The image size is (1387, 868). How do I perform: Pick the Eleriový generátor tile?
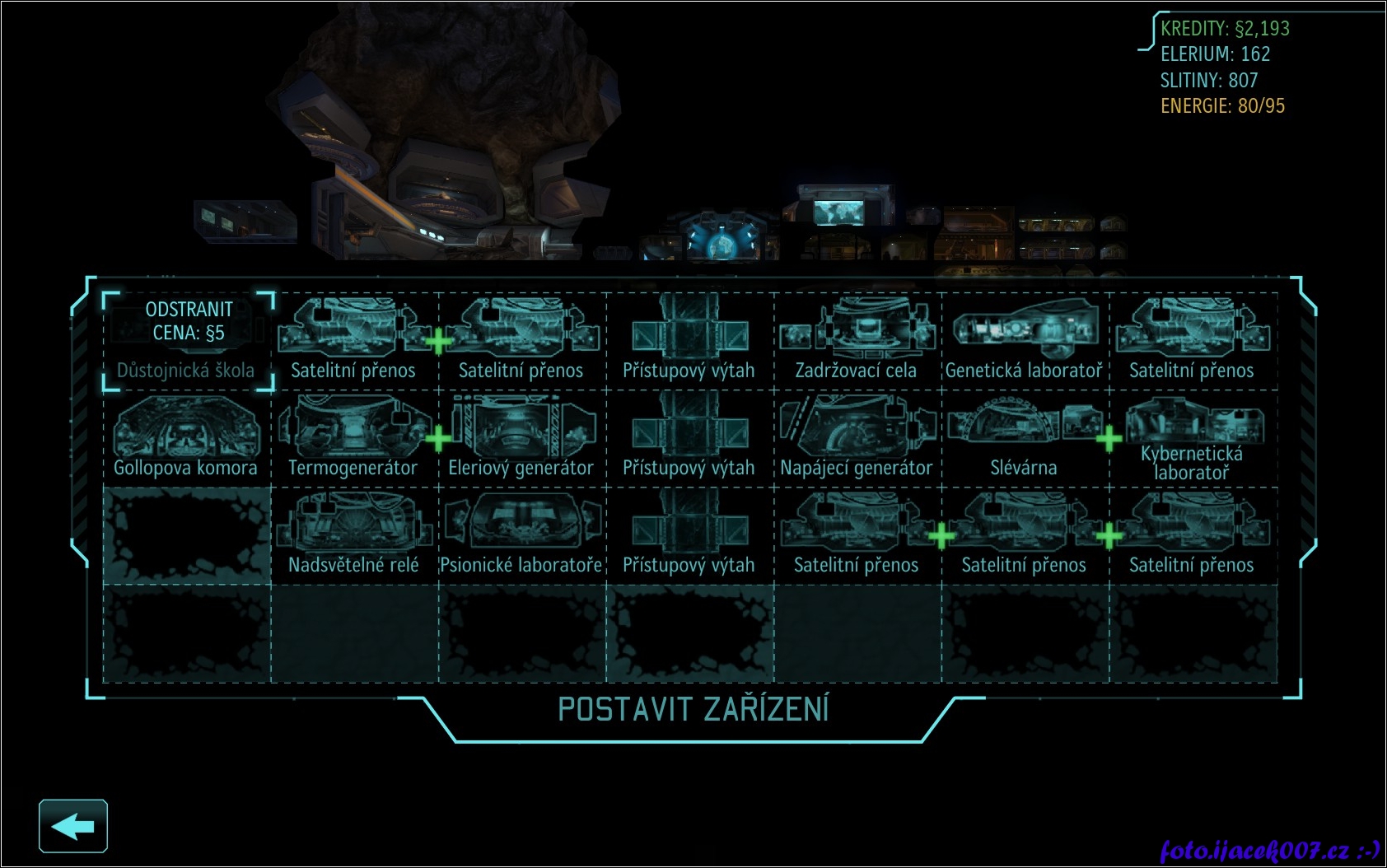tap(521, 438)
